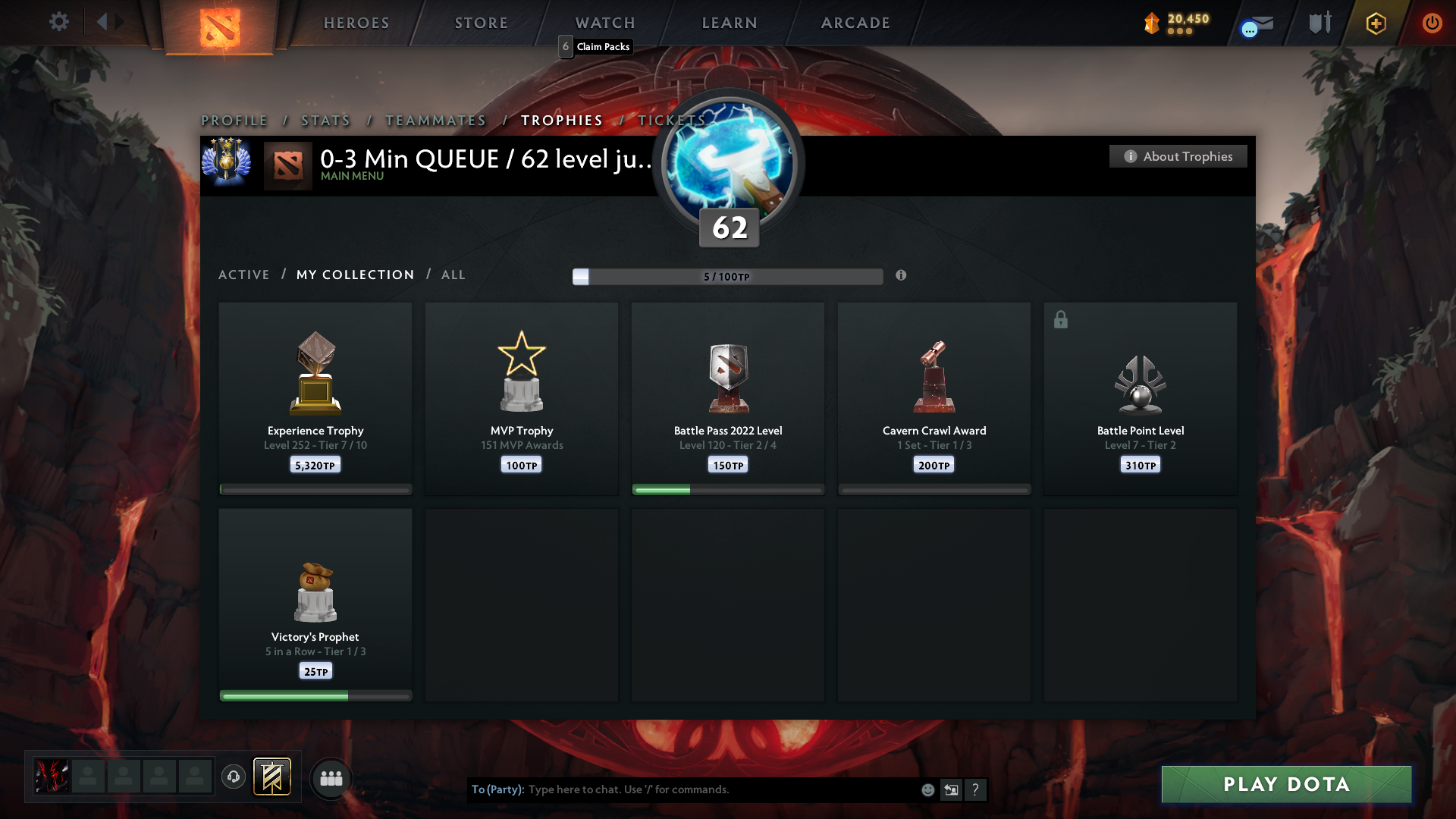Viewport: 1456px width, 819px height.
Task: Click the chat help question mark
Action: pos(976,789)
